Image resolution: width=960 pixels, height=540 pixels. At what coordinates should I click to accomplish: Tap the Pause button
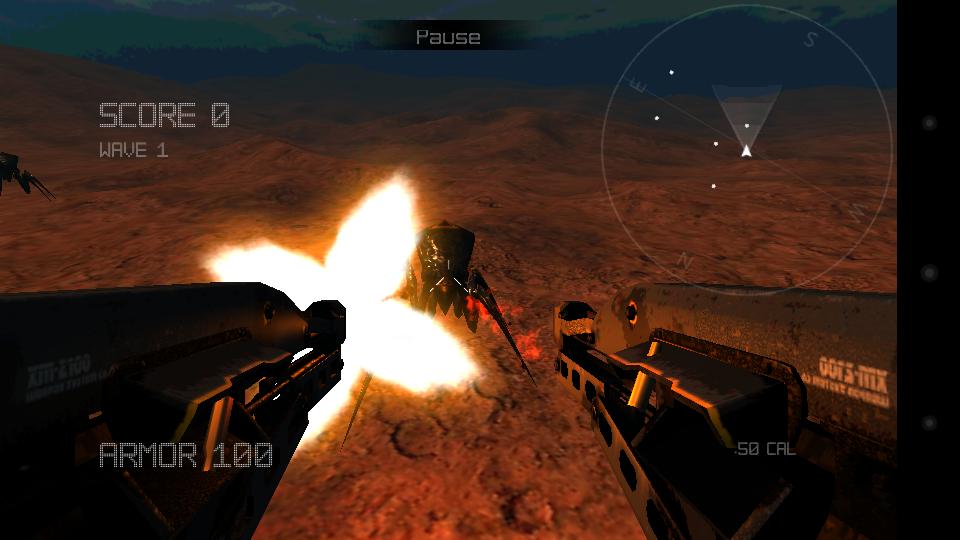tap(448, 37)
